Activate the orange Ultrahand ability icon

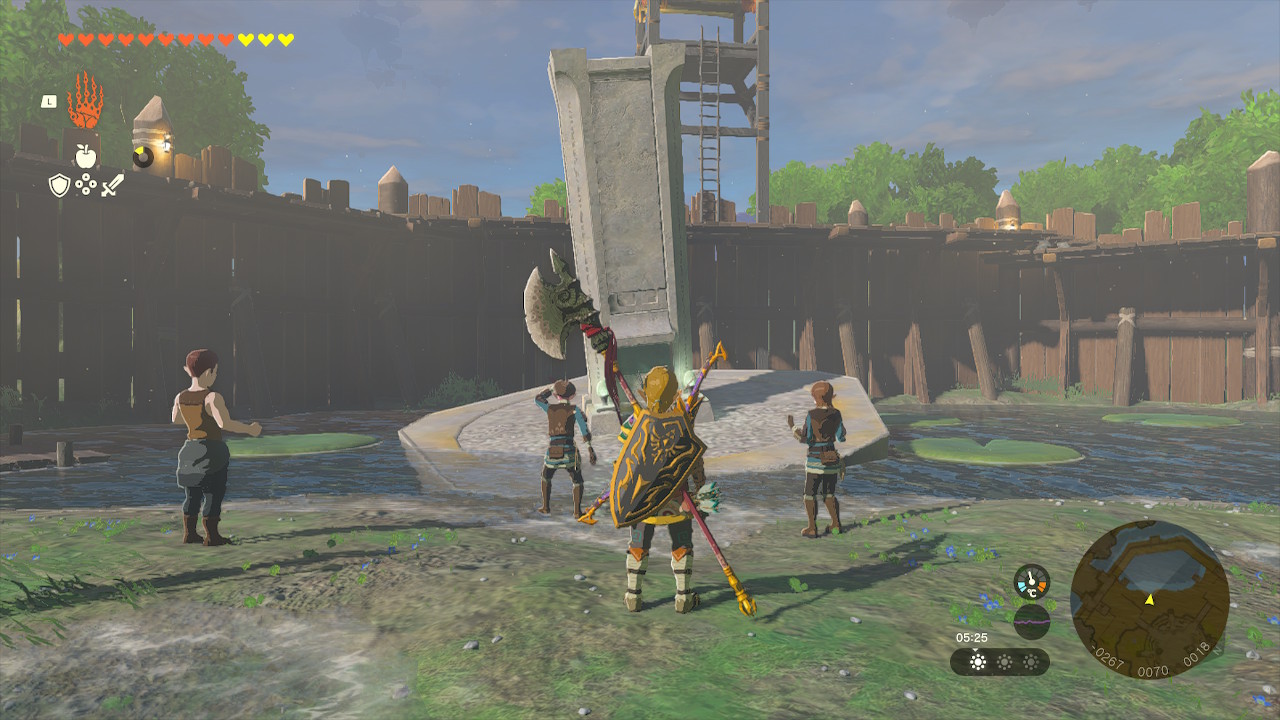(x=85, y=100)
